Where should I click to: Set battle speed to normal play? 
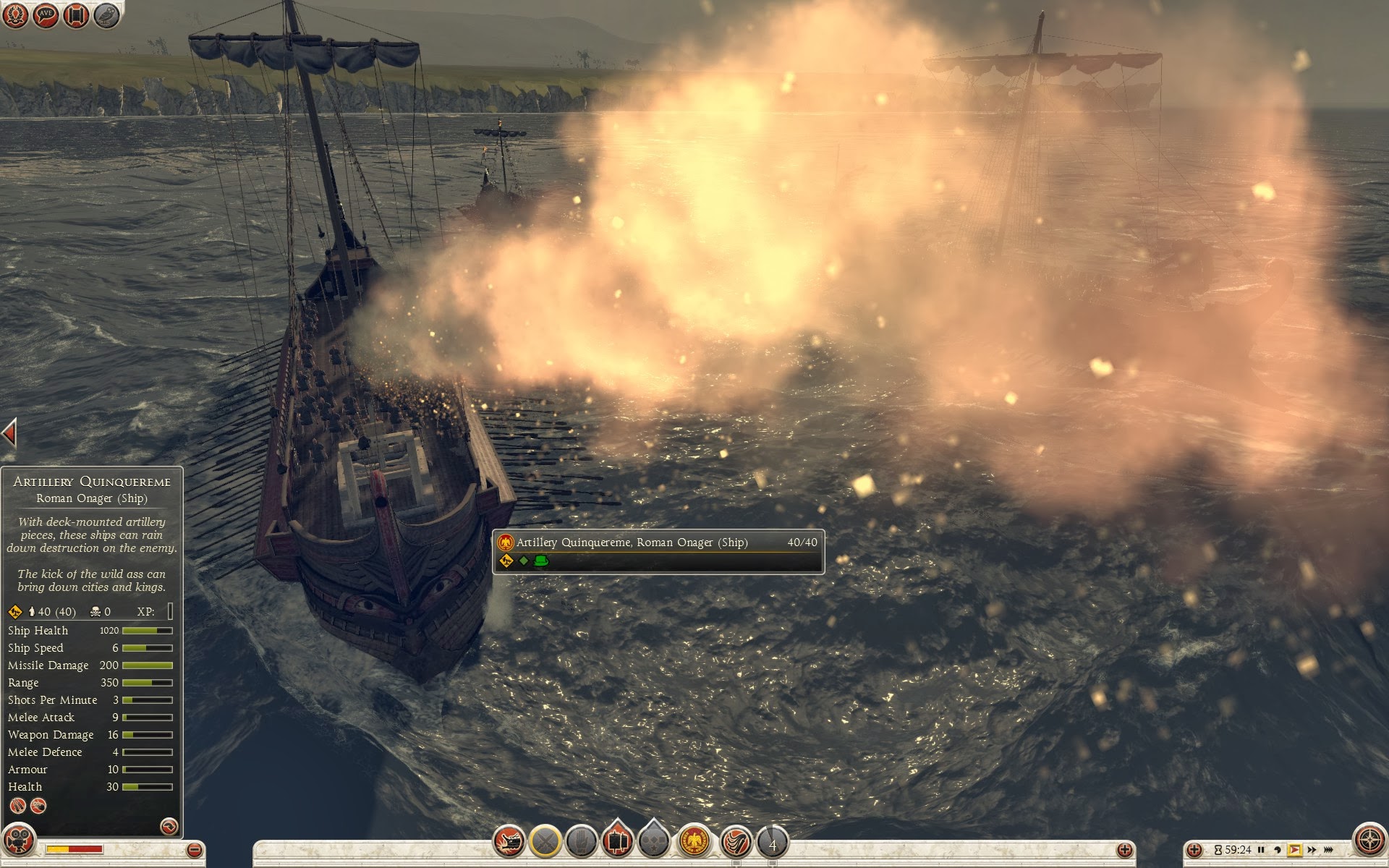(x=1295, y=850)
